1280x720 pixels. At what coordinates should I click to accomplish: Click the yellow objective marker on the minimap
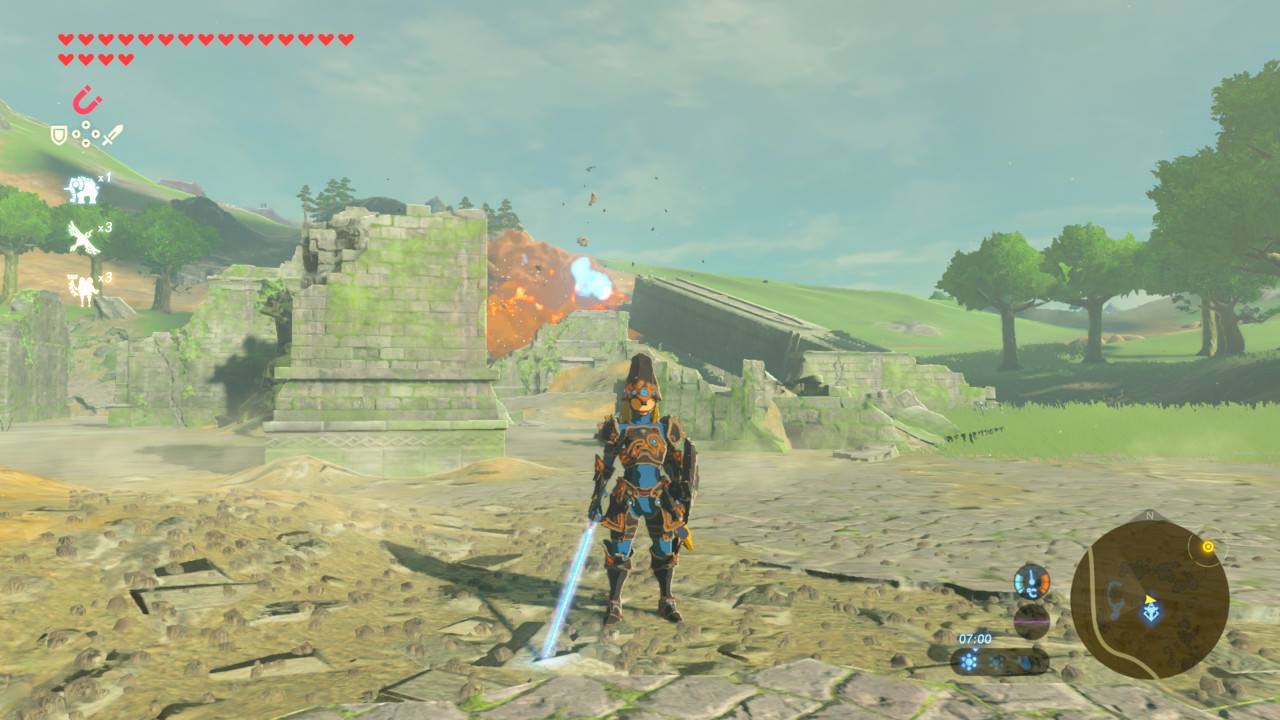pyautogui.click(x=1207, y=547)
